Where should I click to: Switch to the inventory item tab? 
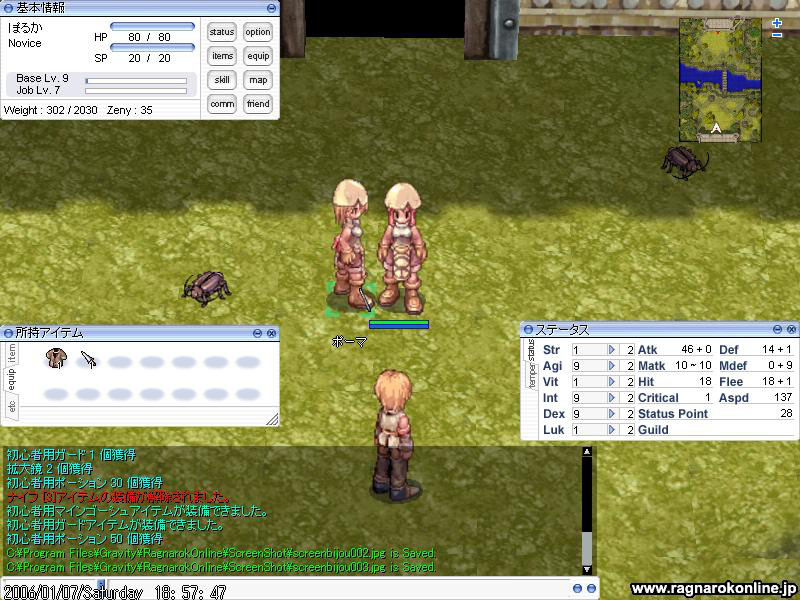coord(12,352)
